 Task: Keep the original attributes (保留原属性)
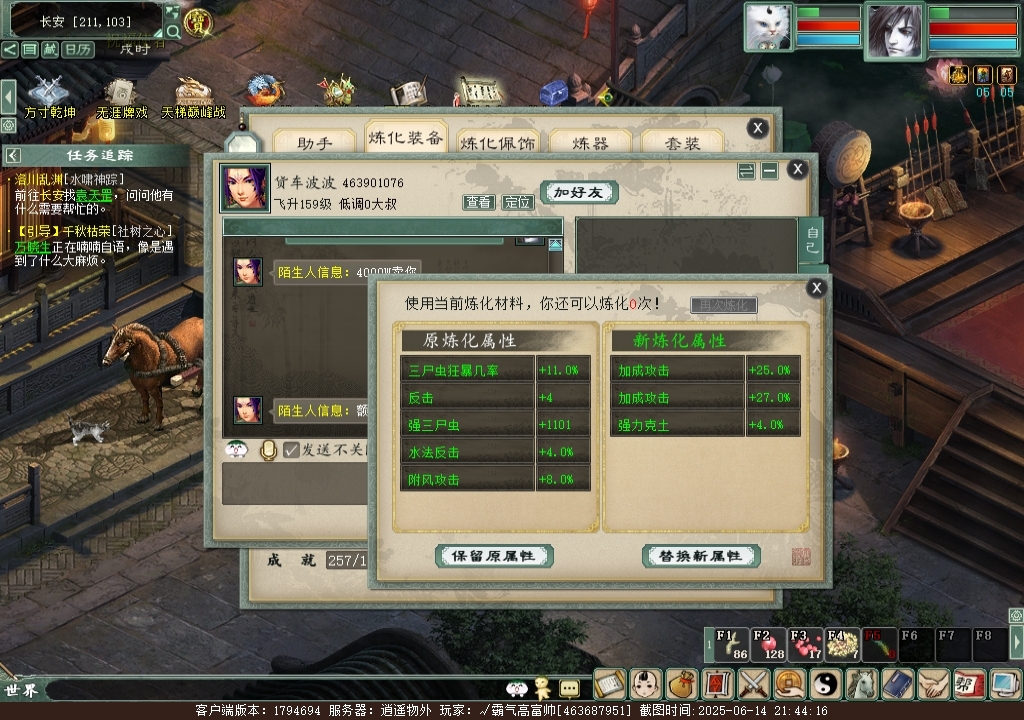tap(494, 556)
